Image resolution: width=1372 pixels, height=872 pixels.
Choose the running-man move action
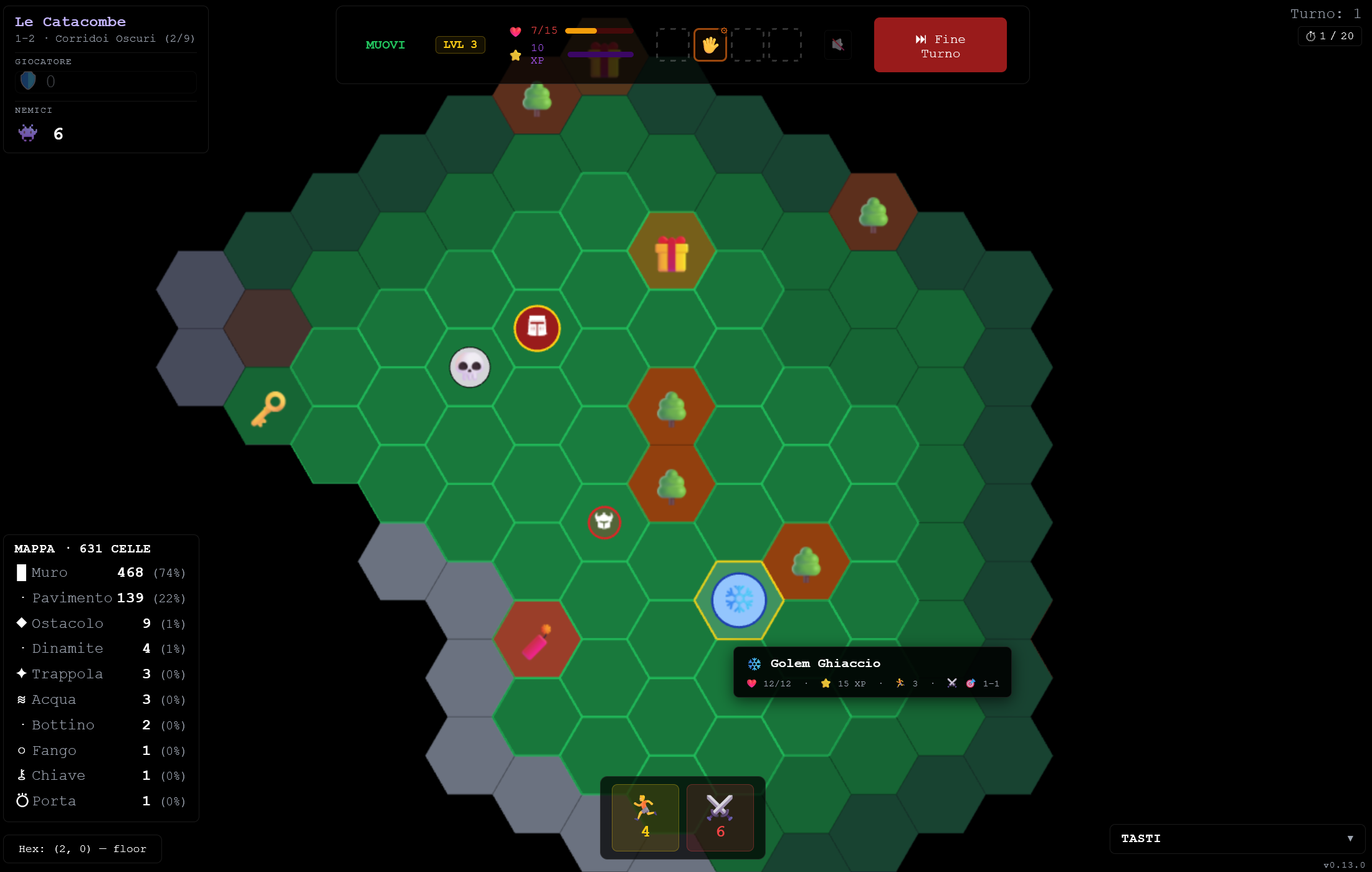pos(645,817)
